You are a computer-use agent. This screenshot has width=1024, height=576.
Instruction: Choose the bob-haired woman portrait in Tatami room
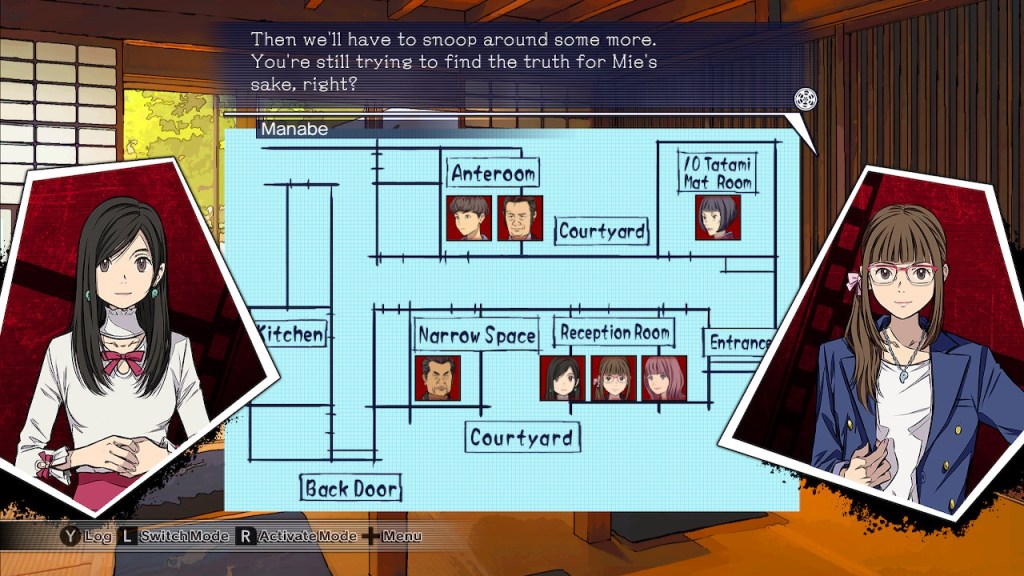tap(718, 217)
